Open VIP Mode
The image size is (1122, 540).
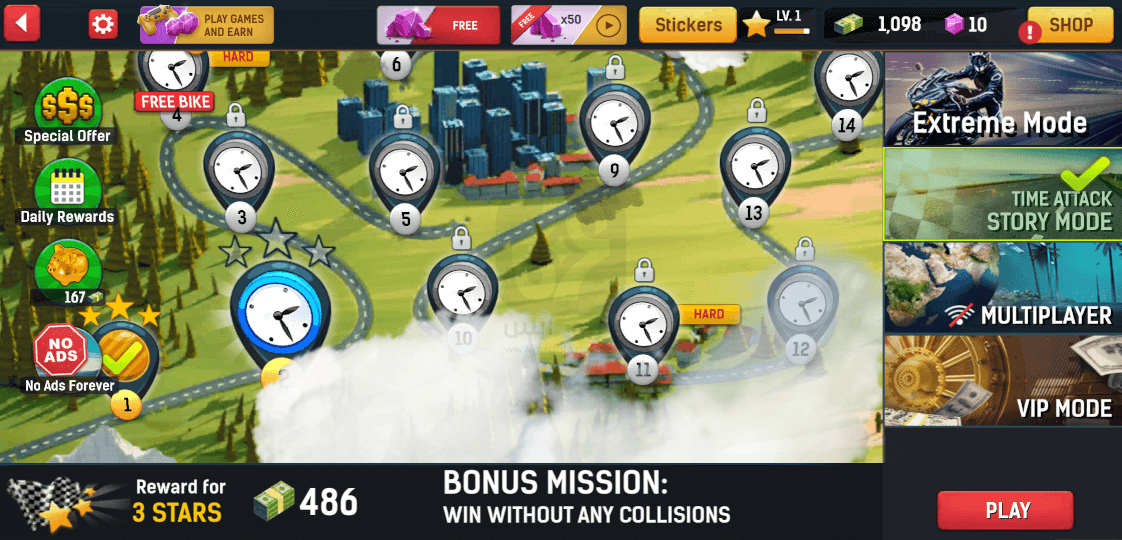(x=1002, y=380)
